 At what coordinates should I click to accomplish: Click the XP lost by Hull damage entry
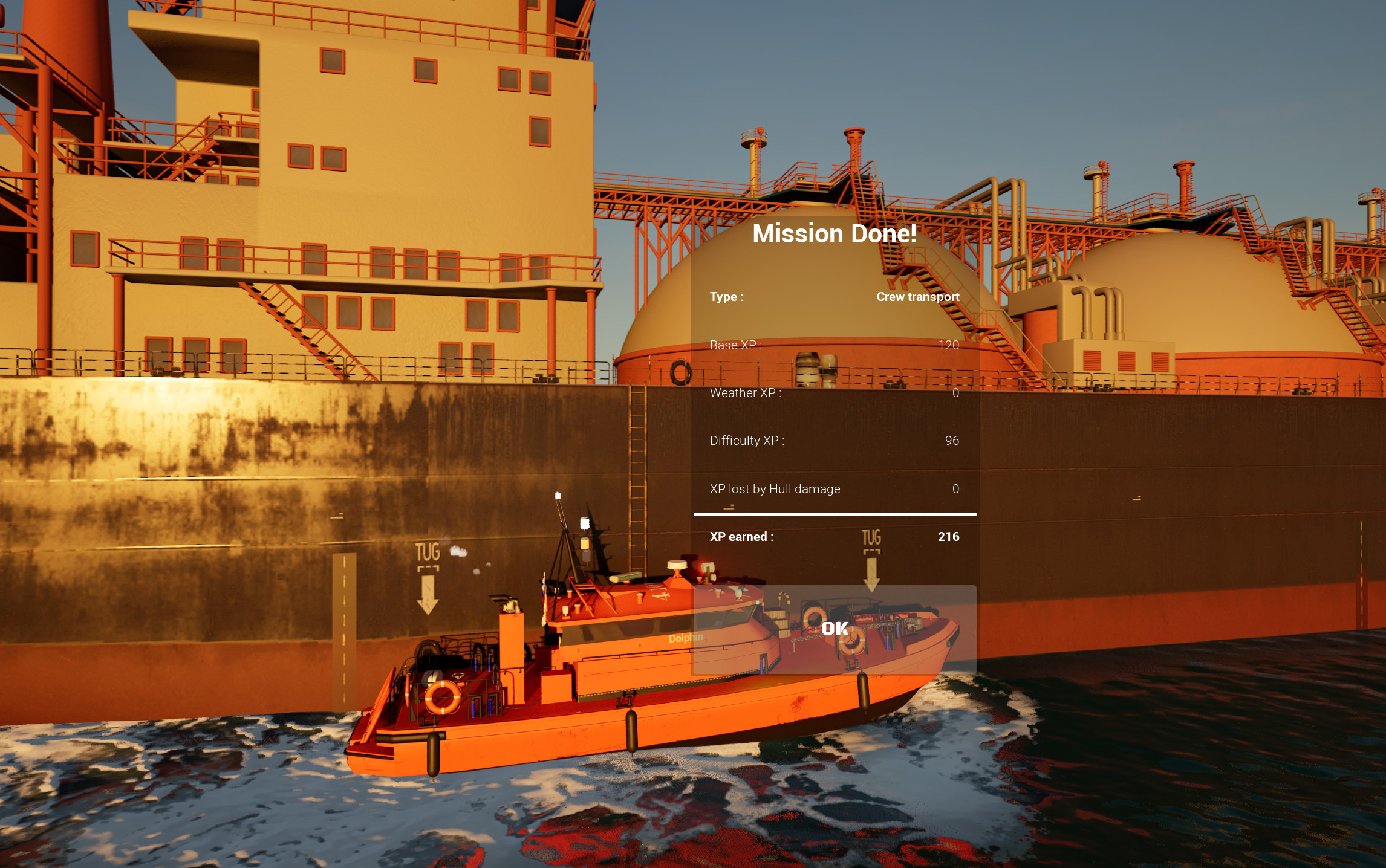pyautogui.click(x=776, y=488)
